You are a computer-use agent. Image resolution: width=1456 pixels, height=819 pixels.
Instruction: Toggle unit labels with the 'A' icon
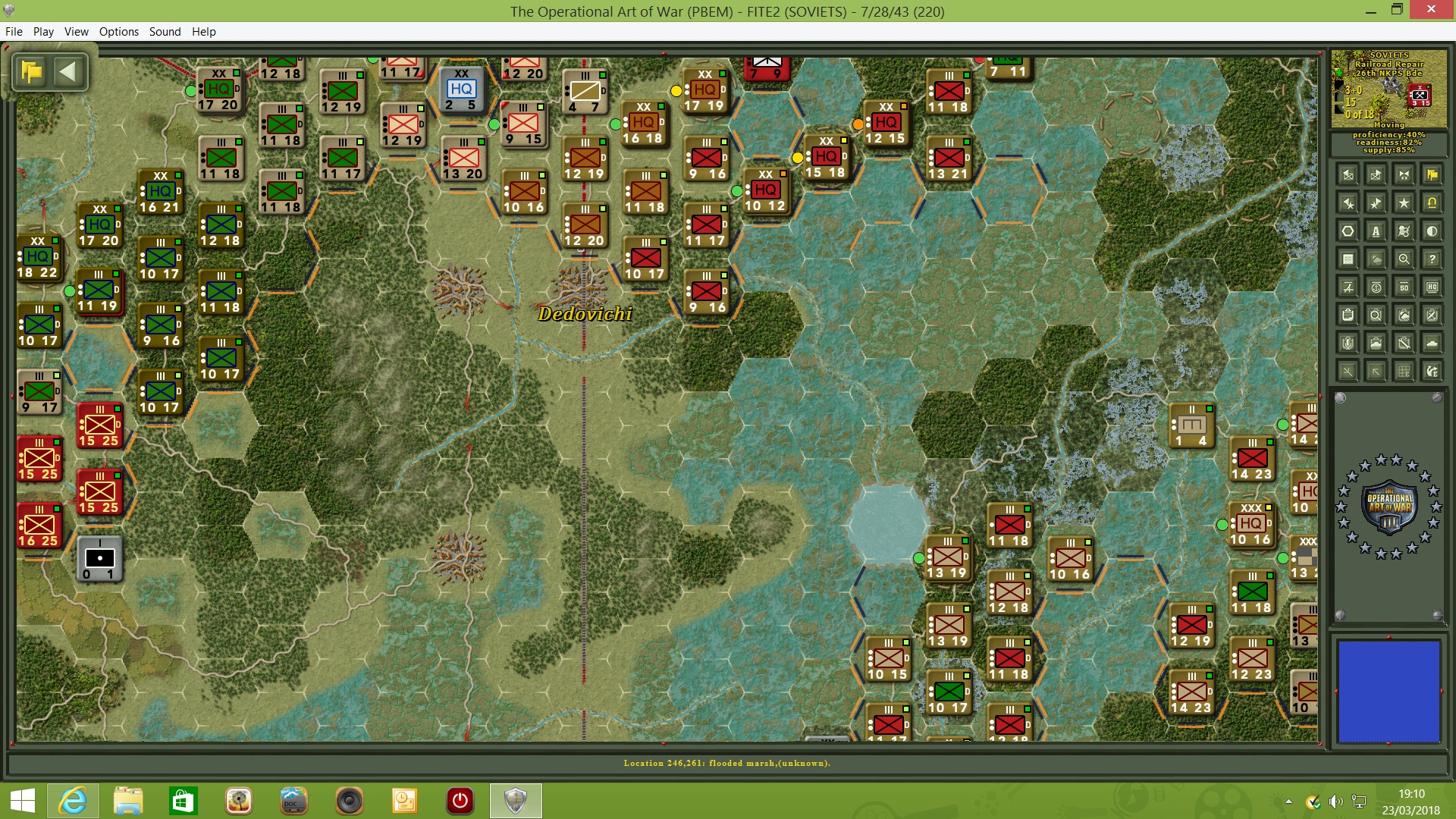(x=1375, y=230)
